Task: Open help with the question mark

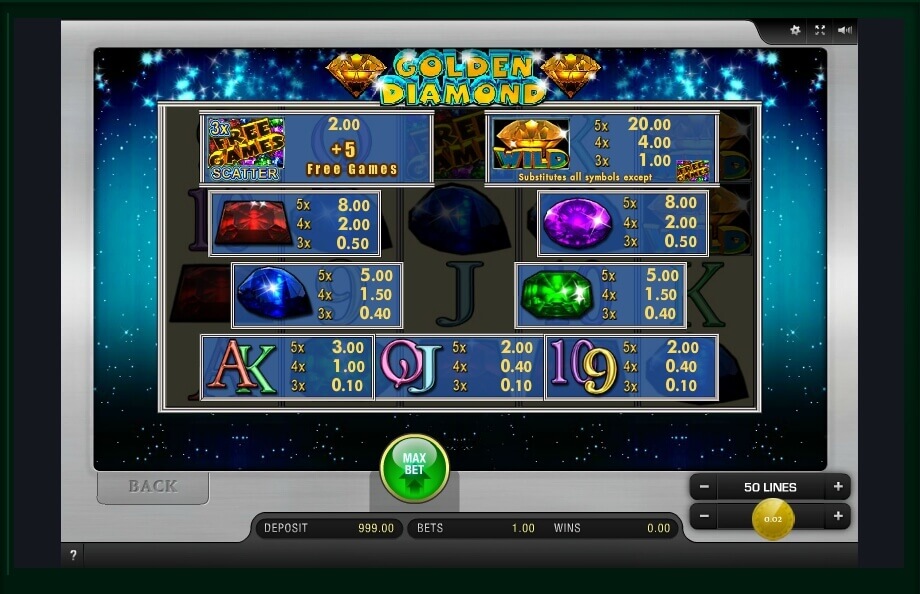Action: tap(73, 556)
